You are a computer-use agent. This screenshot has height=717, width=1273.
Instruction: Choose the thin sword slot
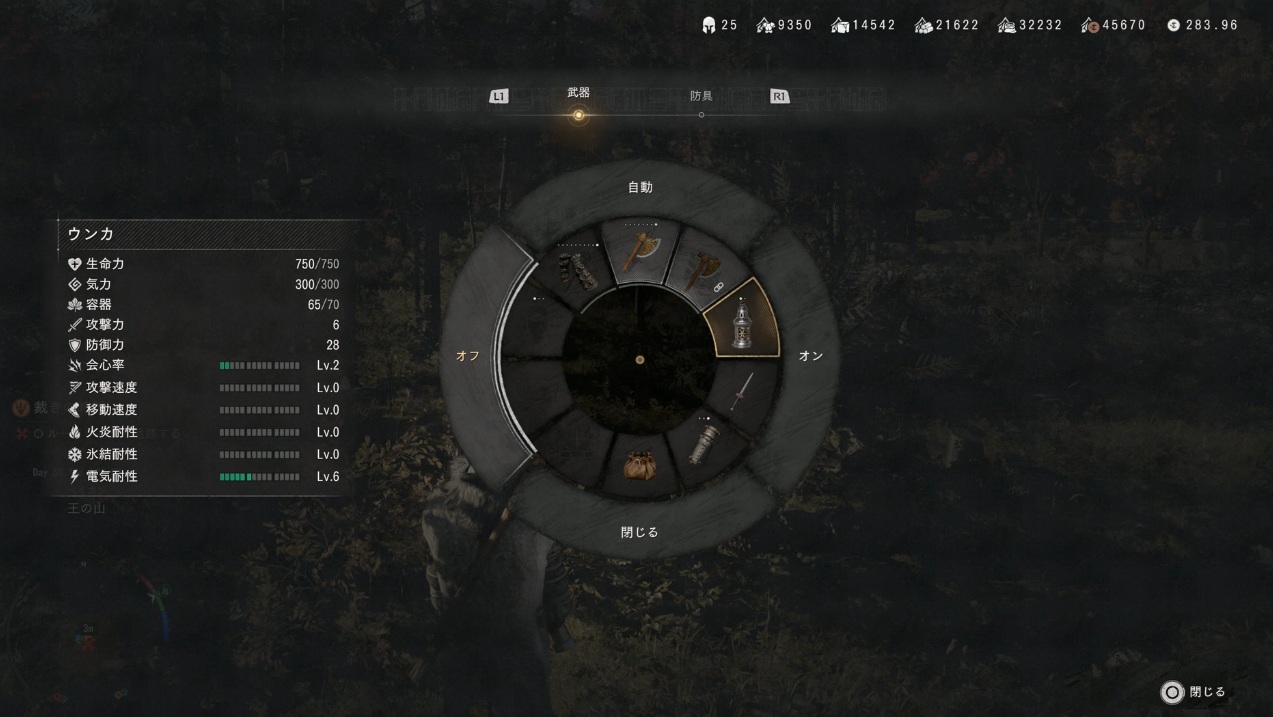pyautogui.click(x=741, y=391)
